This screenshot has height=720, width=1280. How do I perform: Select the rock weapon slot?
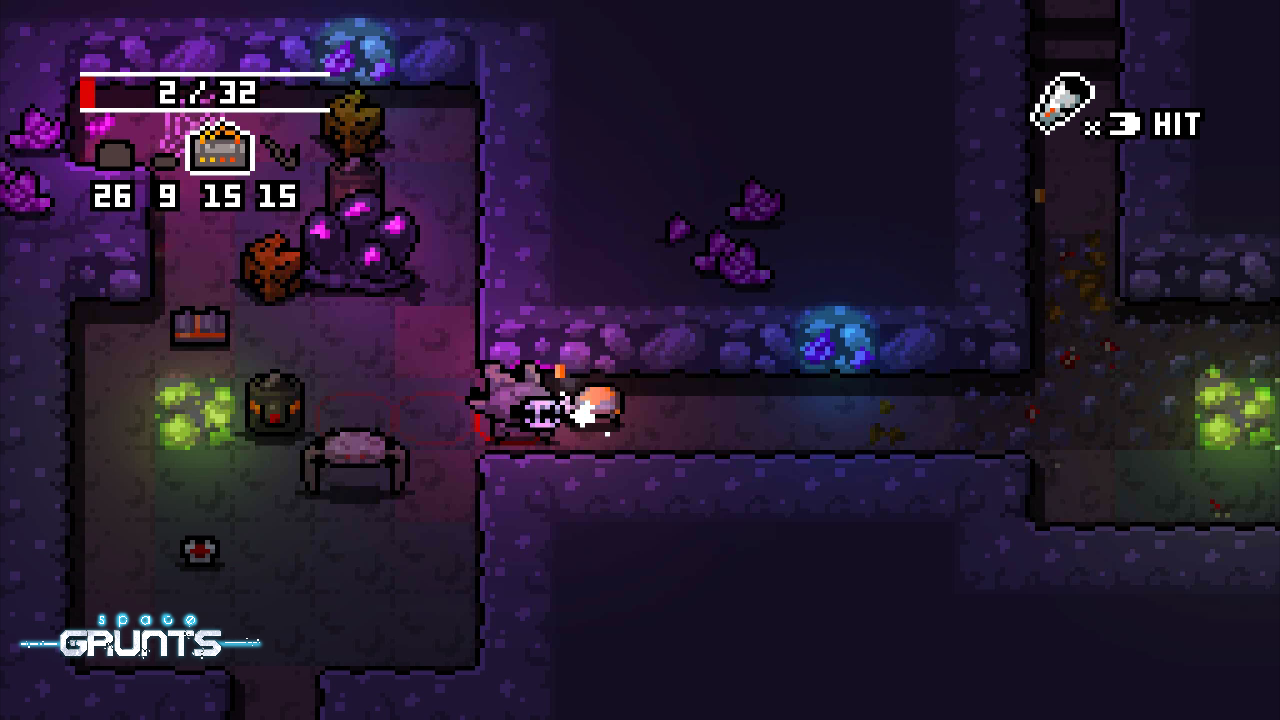pos(163,160)
